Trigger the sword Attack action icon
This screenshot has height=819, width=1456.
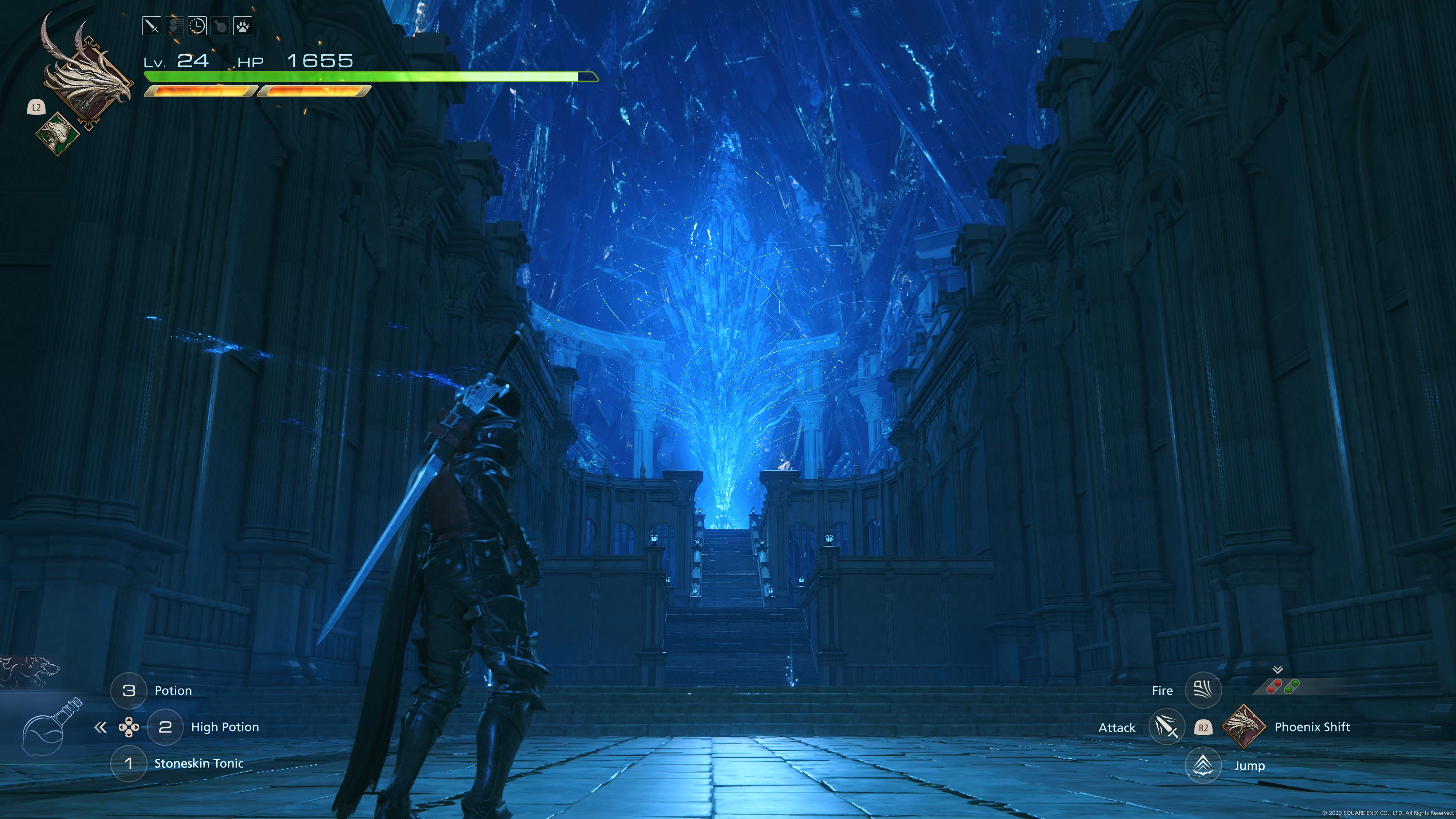coord(1166,727)
